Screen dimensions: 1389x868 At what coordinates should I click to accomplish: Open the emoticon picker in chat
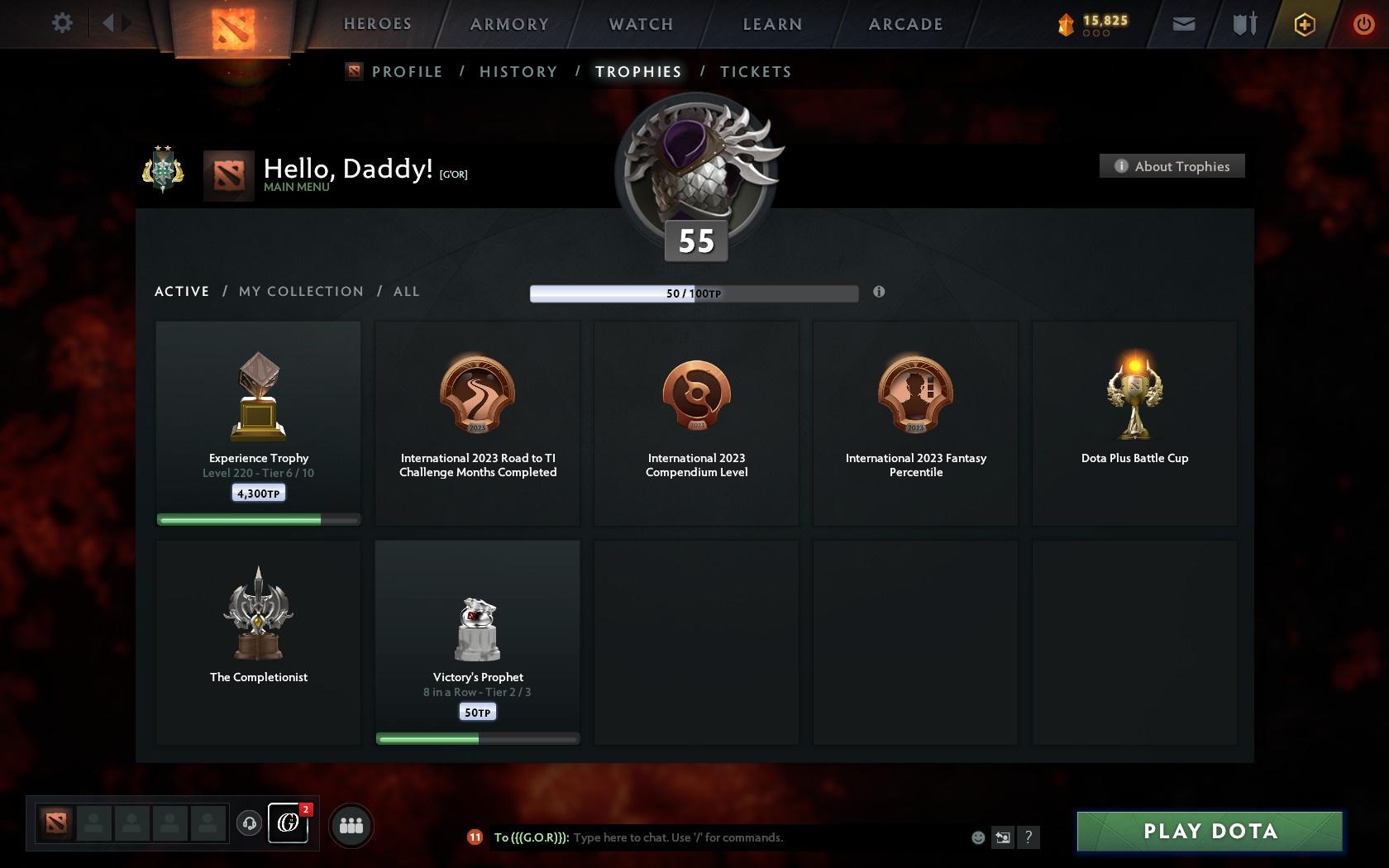click(978, 837)
